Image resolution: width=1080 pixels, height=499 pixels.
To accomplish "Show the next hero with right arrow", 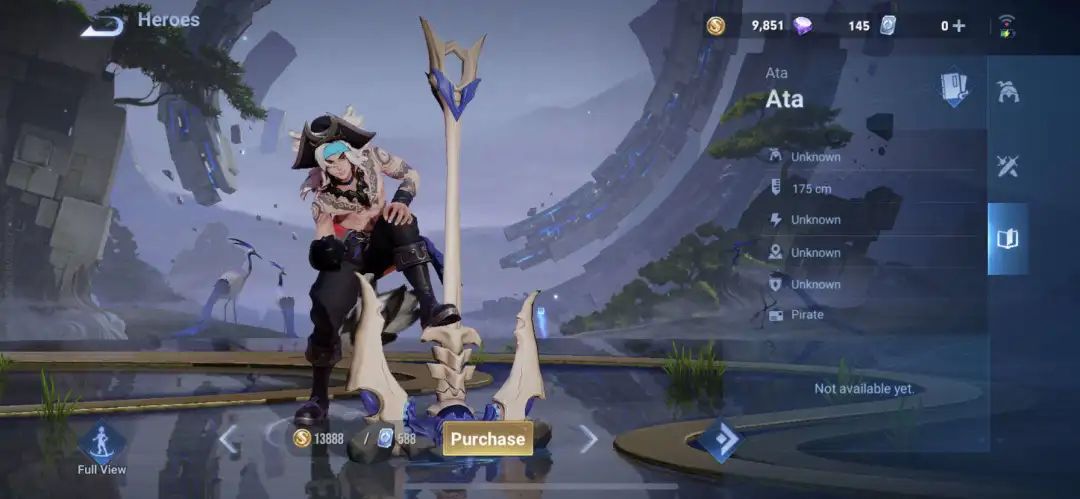I will point(588,438).
